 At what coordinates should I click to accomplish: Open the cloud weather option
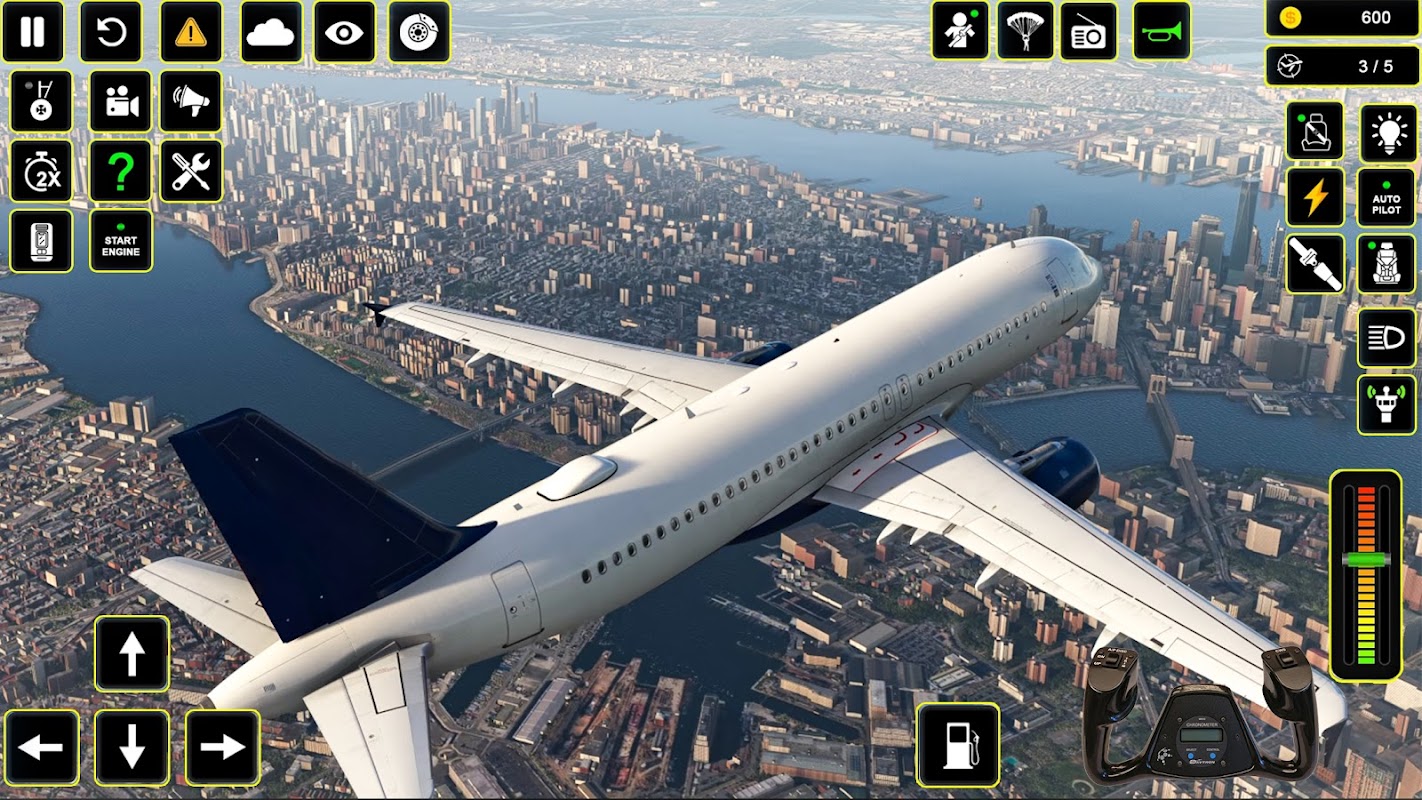(271, 32)
